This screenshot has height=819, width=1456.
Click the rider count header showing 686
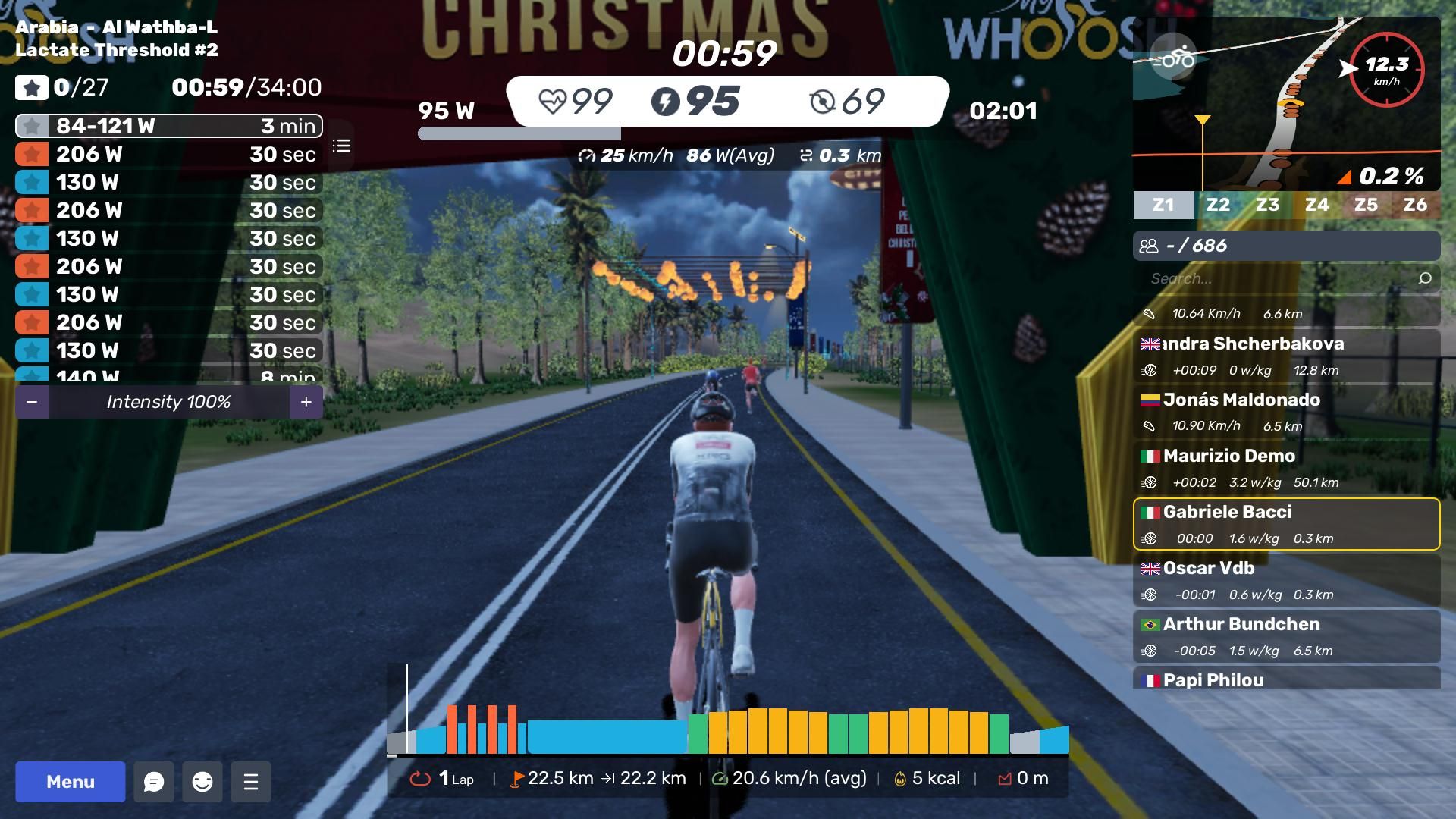[x=1286, y=246]
